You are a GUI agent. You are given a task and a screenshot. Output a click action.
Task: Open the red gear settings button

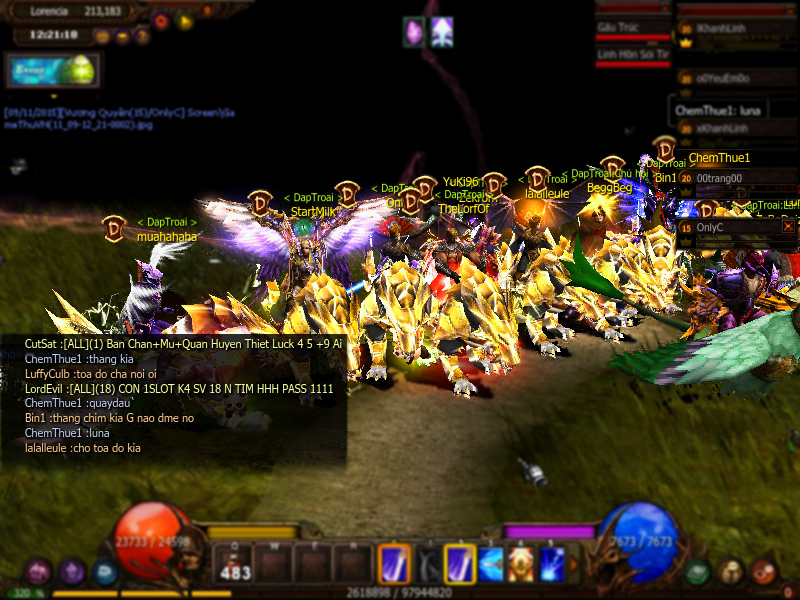point(162,19)
